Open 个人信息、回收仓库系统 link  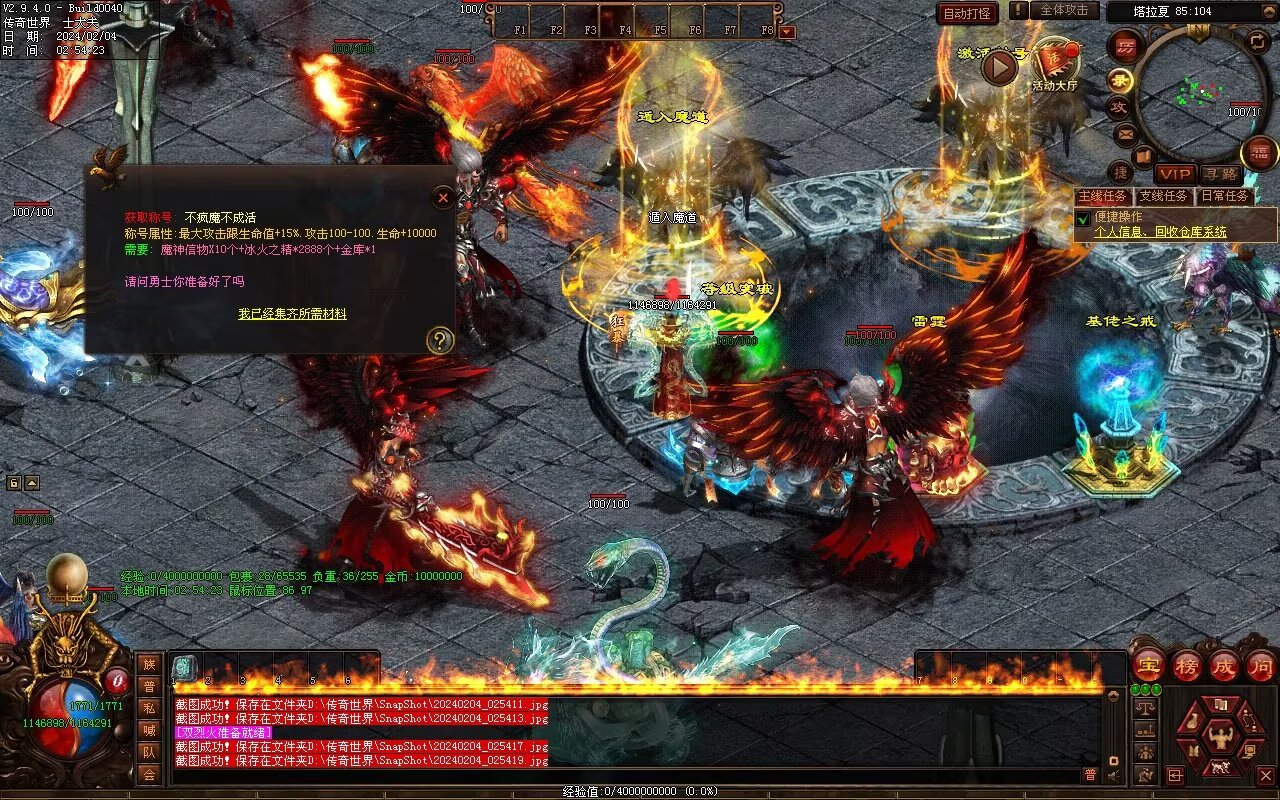1160,232
